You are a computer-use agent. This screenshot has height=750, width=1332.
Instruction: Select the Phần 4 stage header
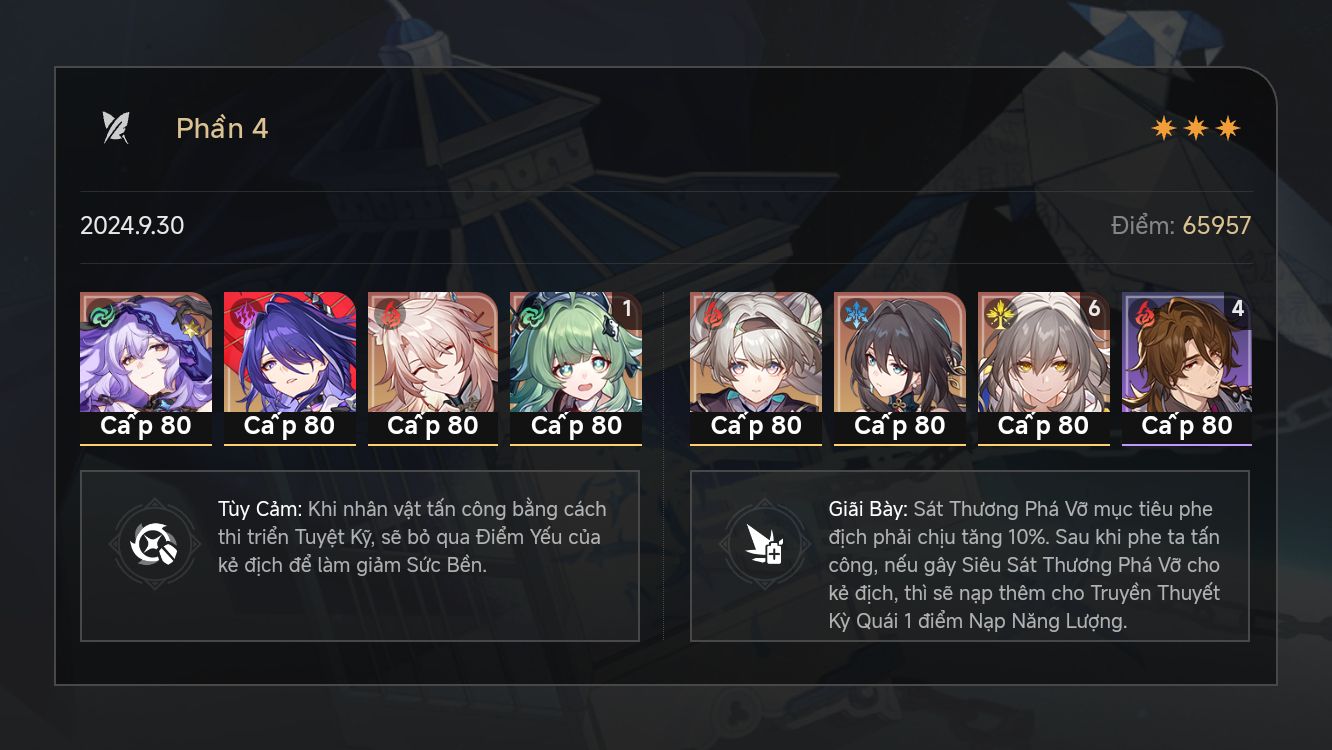[221, 128]
